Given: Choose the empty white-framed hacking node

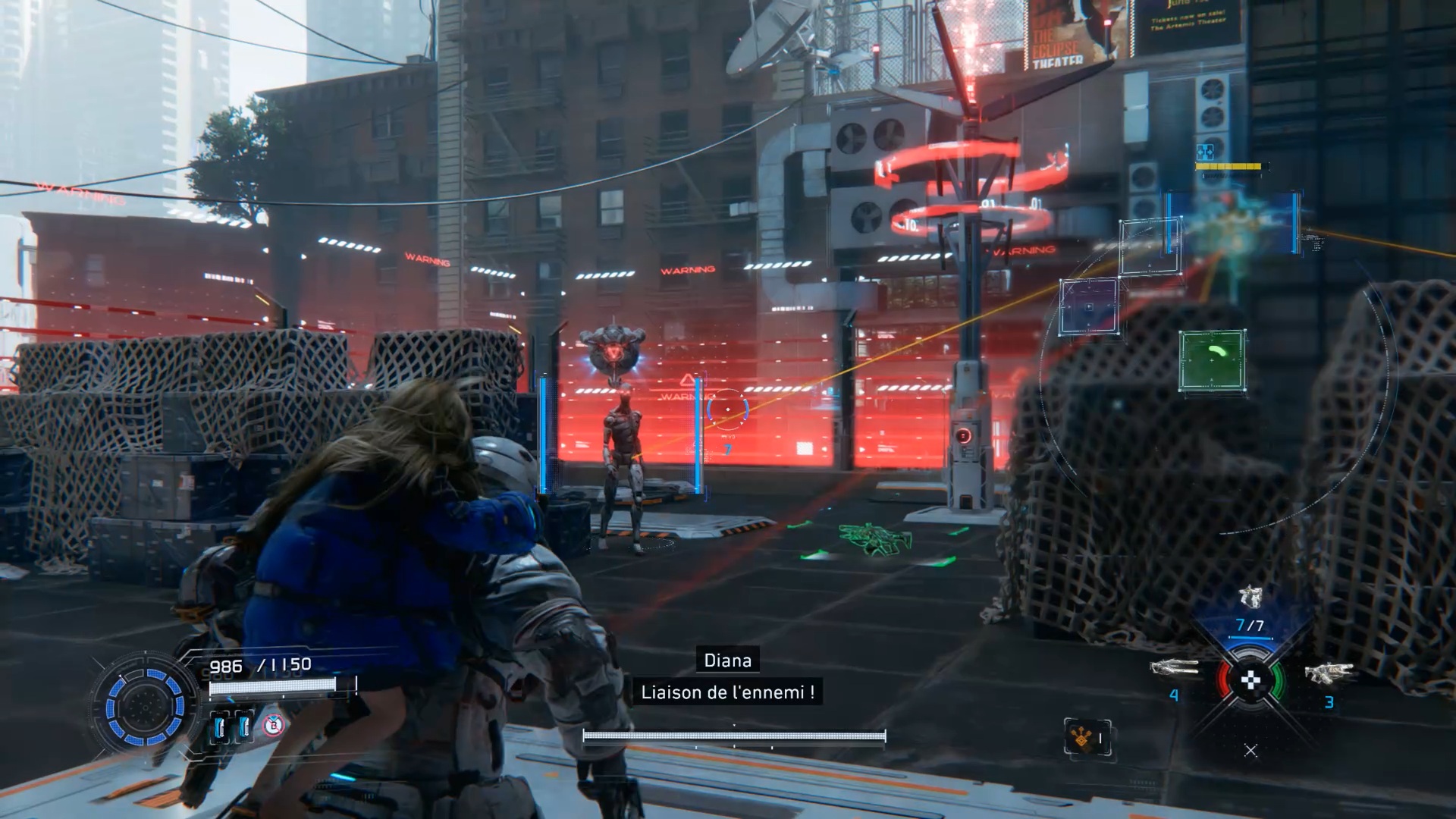Looking at the screenshot, I should tap(1150, 246).
